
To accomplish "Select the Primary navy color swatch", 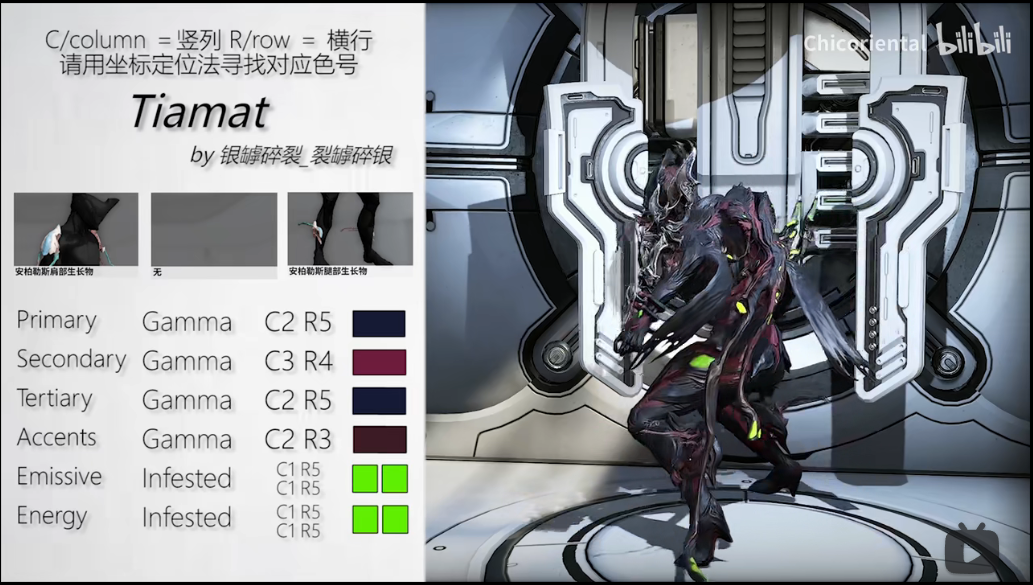I will click(379, 323).
